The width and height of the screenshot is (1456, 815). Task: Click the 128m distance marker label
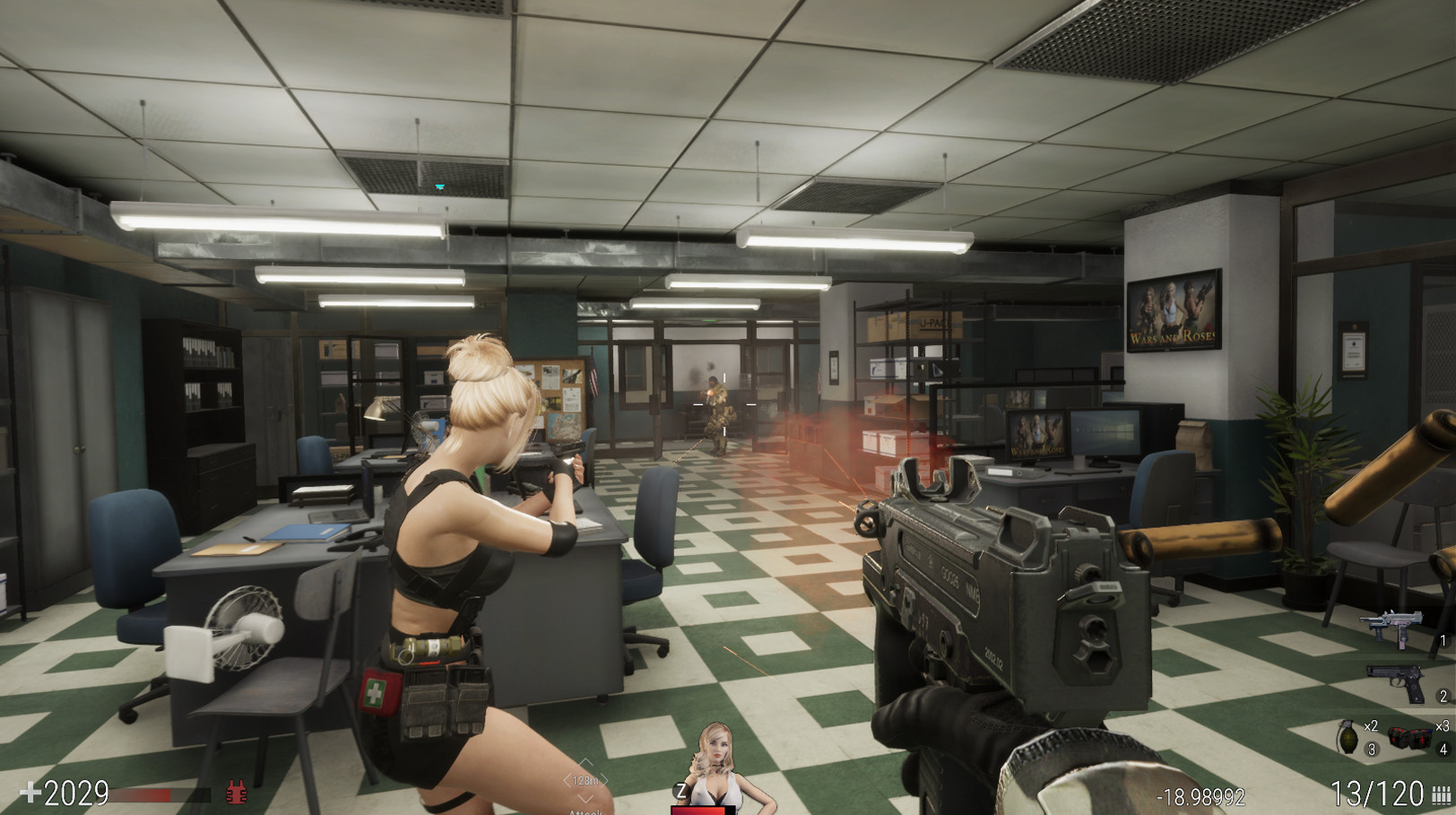(x=587, y=781)
